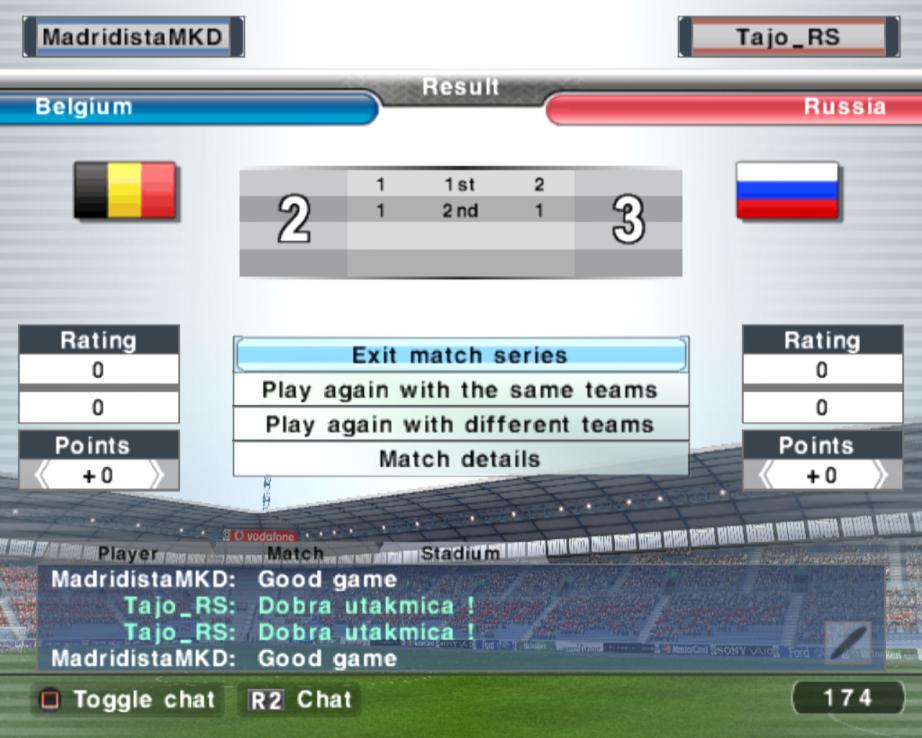Choose Play again with the same teams
Screen dimensions: 922x738
point(460,390)
